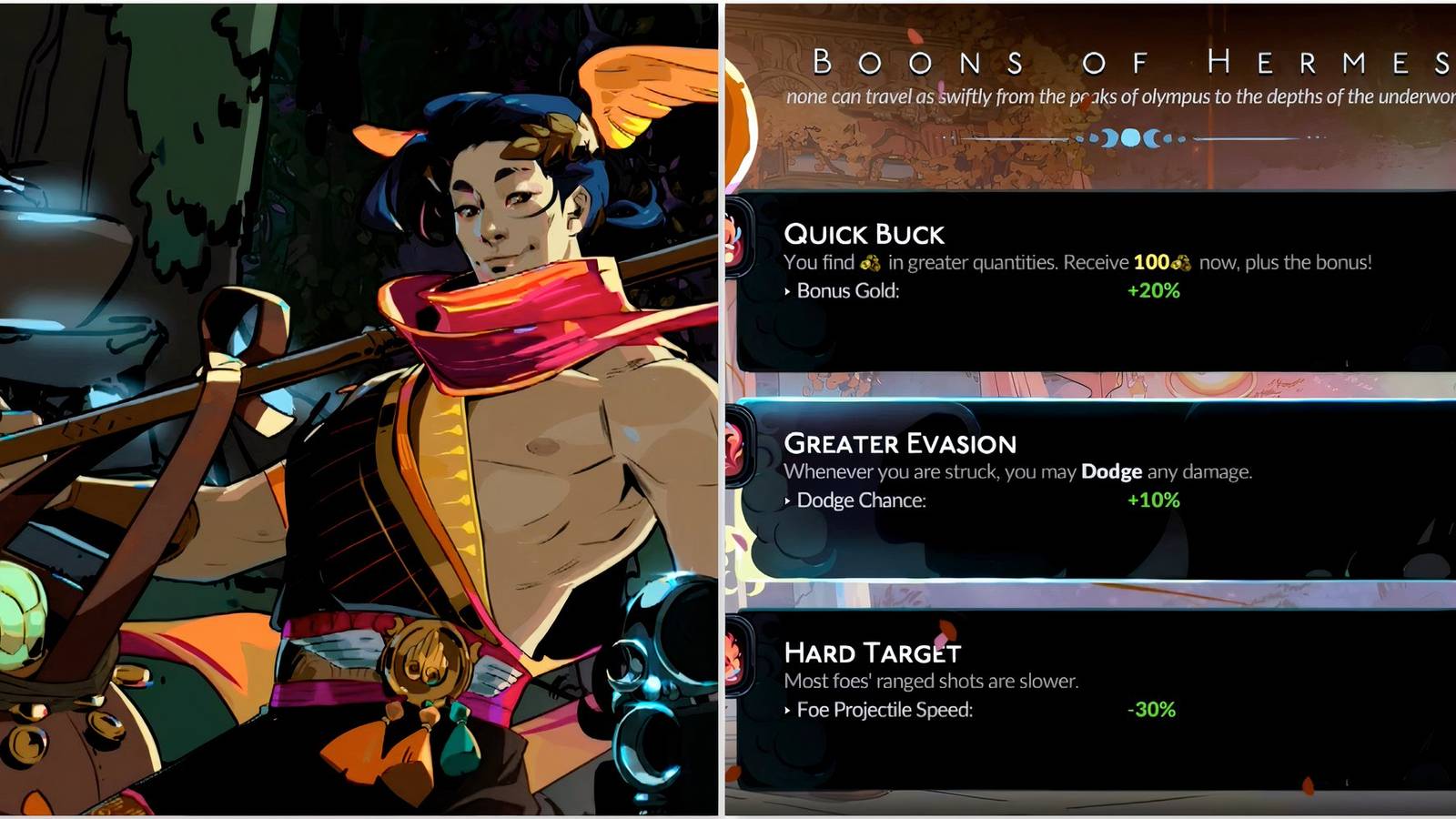Click the gold icon beside the 100 reward
Viewport: 1456px width, 819px height.
click(1178, 261)
